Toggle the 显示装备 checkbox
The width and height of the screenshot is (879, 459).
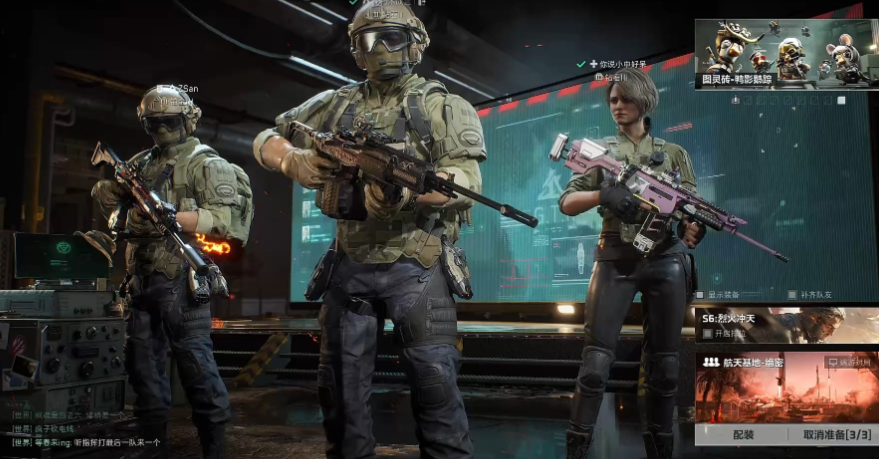[701, 295]
